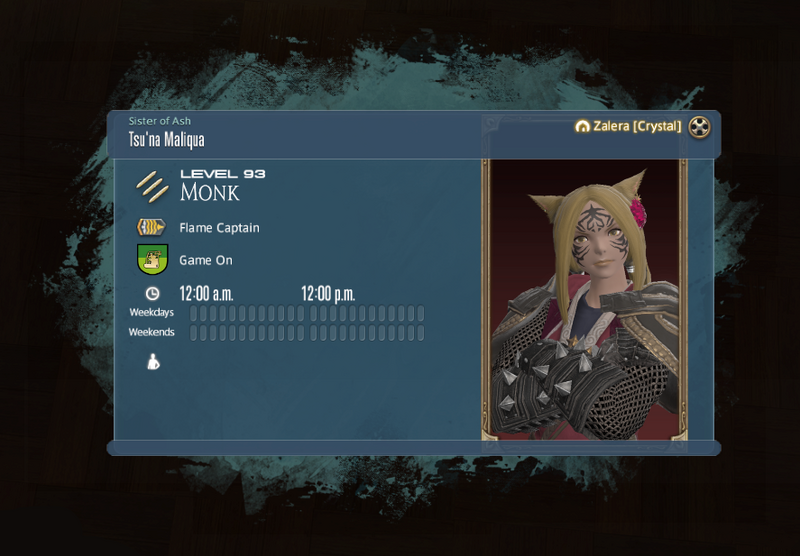This screenshot has width=800, height=556.
Task: Select the small figure icon below Weekends
Action: 153,362
